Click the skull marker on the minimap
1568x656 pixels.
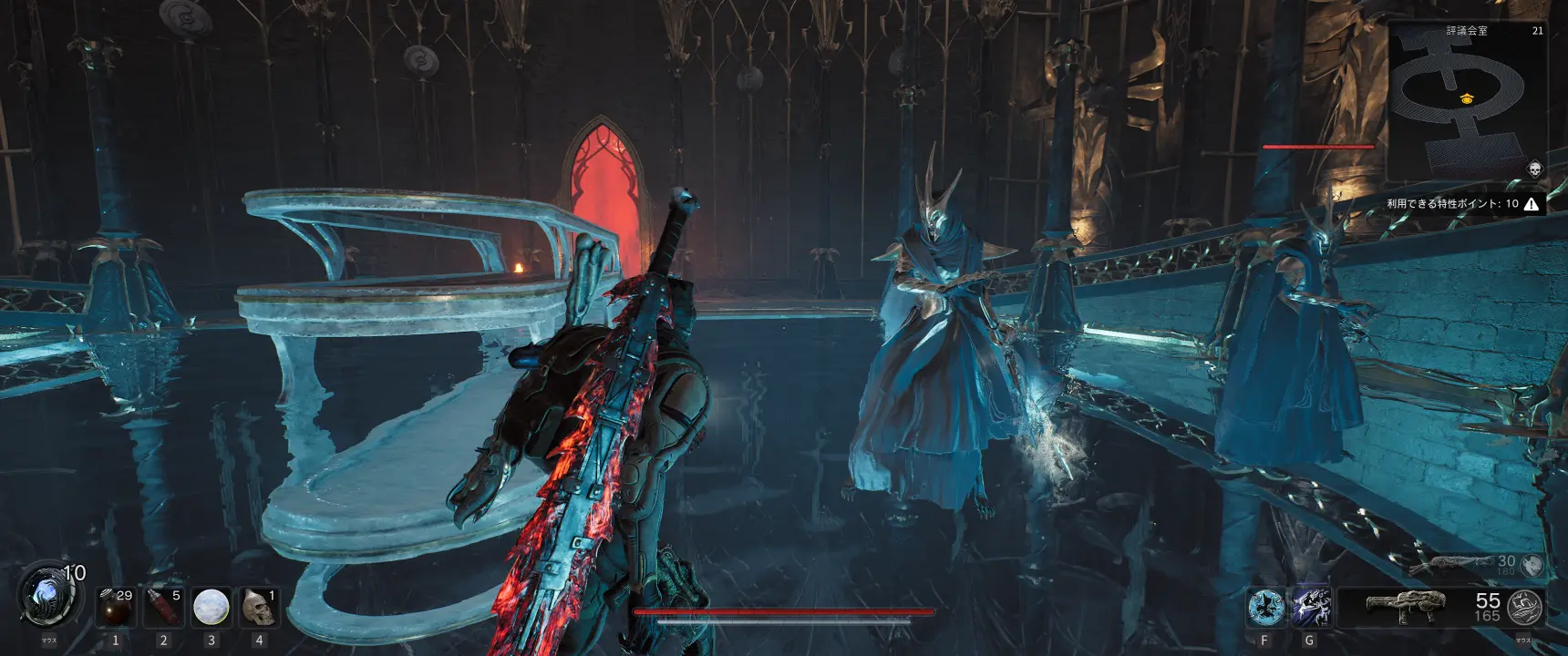1534,169
